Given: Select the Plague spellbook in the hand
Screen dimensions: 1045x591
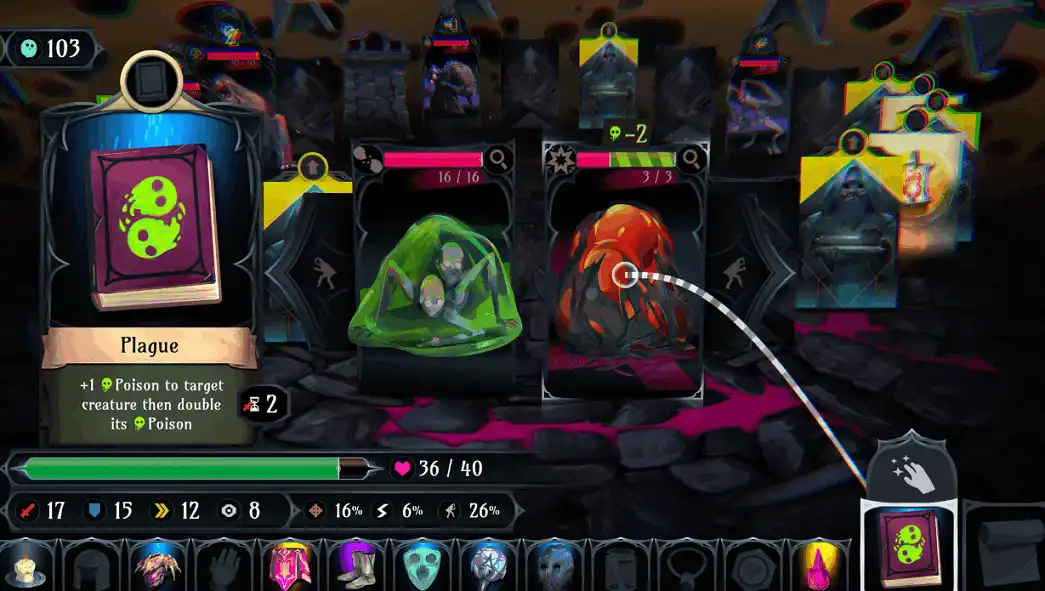Looking at the screenshot, I should 907,547.
